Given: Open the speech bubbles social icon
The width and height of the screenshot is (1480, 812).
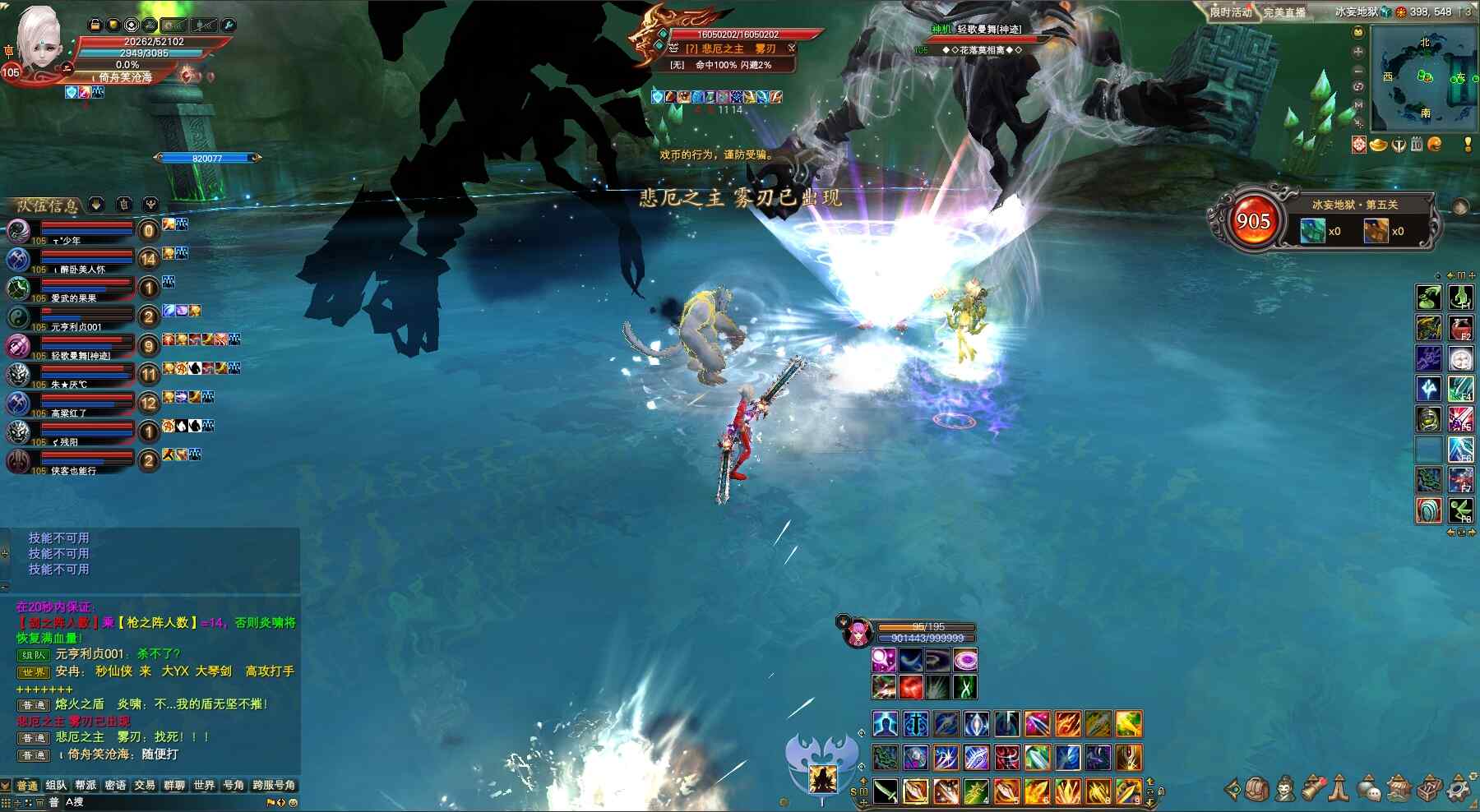Looking at the screenshot, I should [1368, 789].
